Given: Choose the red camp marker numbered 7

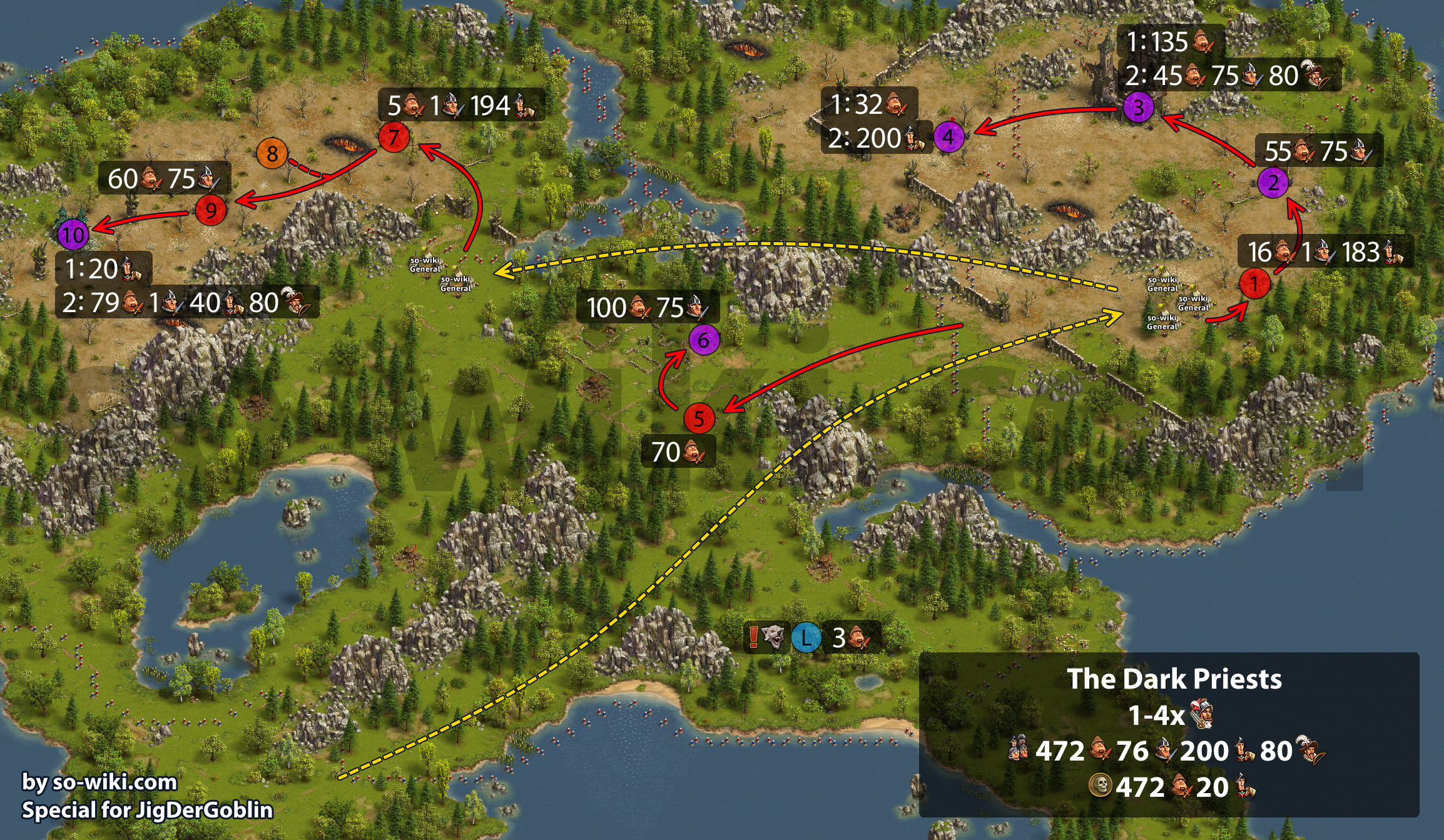Looking at the screenshot, I should [x=394, y=137].
